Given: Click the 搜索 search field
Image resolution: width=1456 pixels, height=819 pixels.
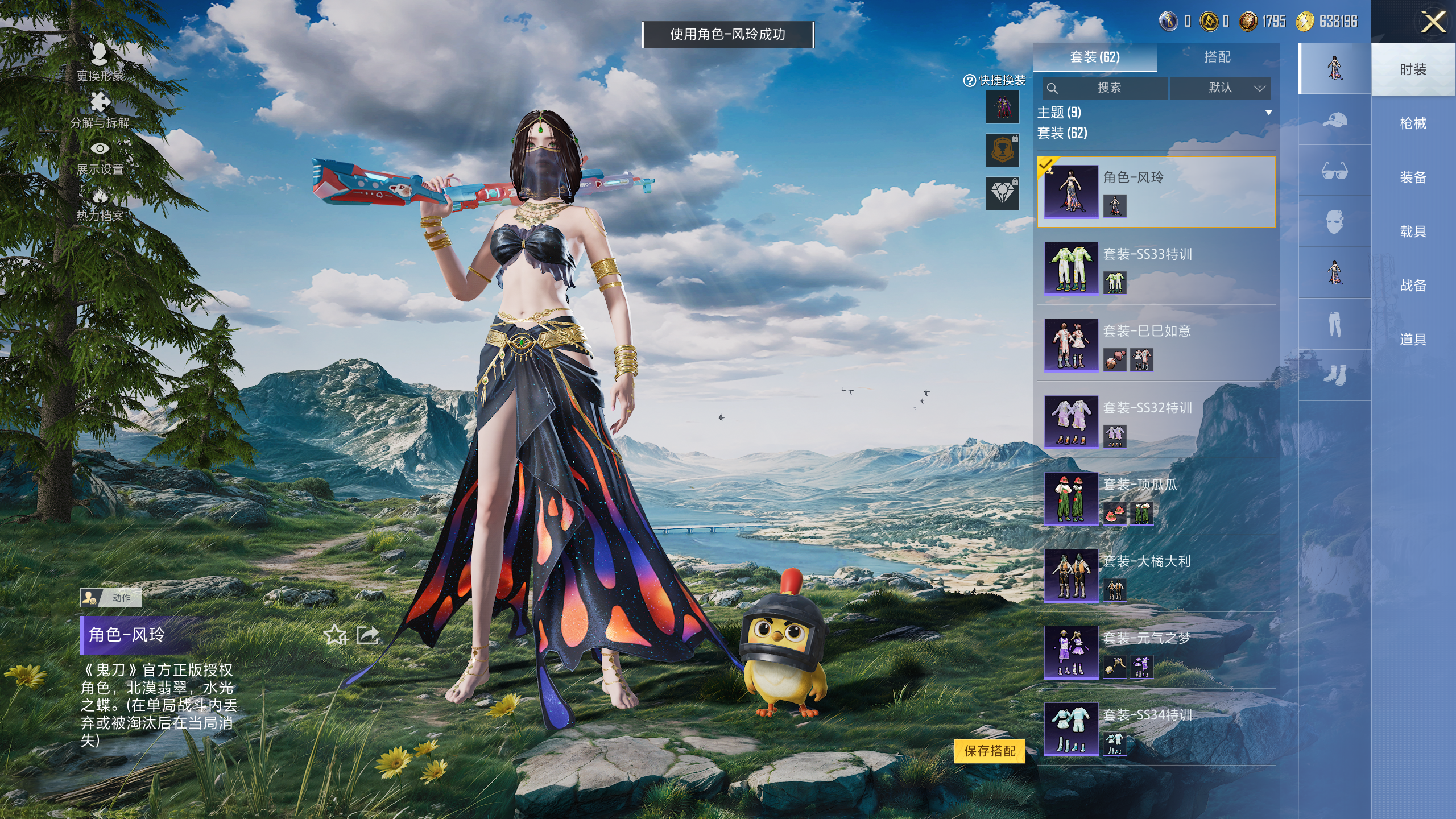Looking at the screenshot, I should tap(1105, 88).
